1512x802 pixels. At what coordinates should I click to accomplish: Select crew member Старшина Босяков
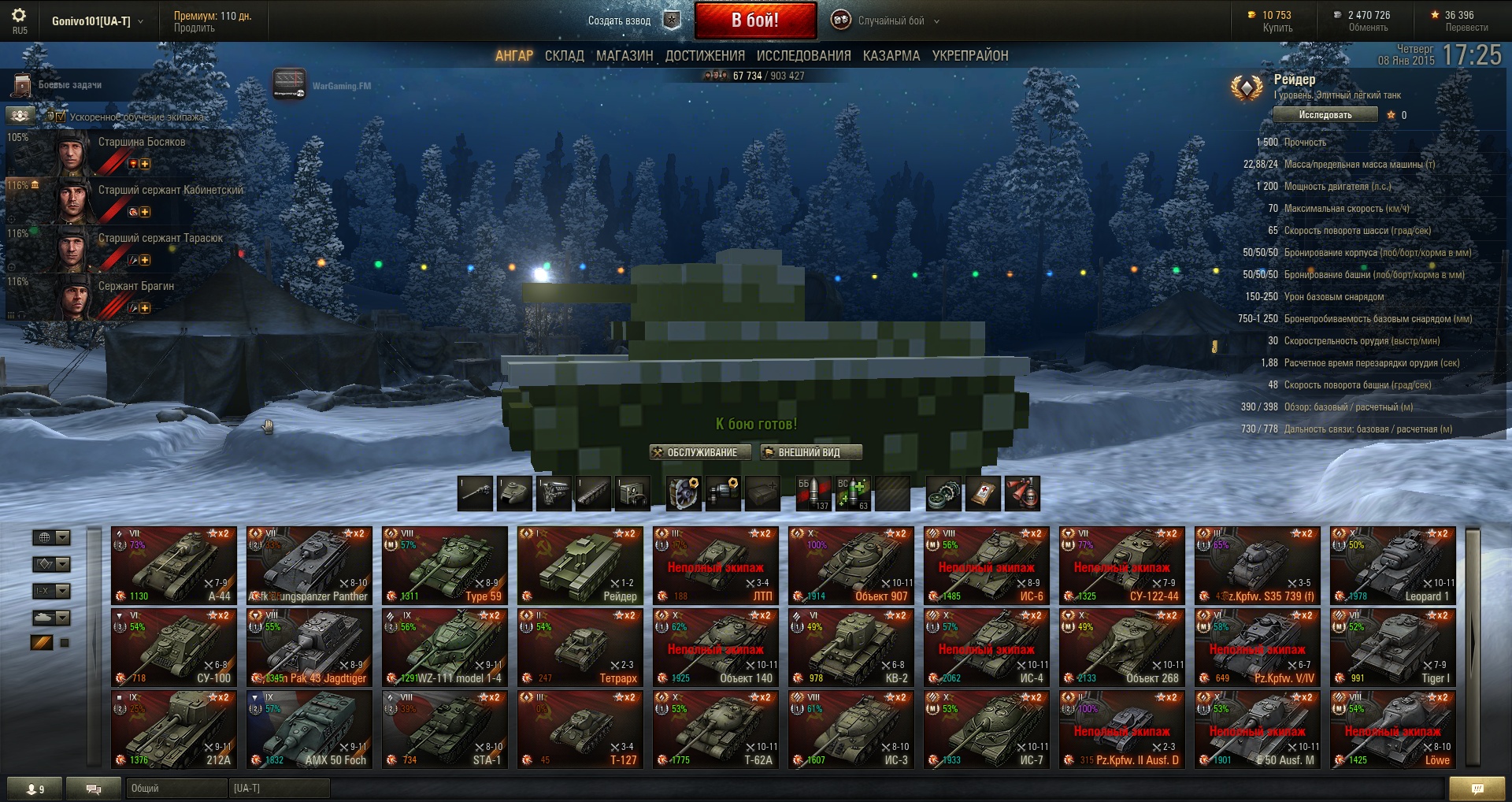point(141,143)
